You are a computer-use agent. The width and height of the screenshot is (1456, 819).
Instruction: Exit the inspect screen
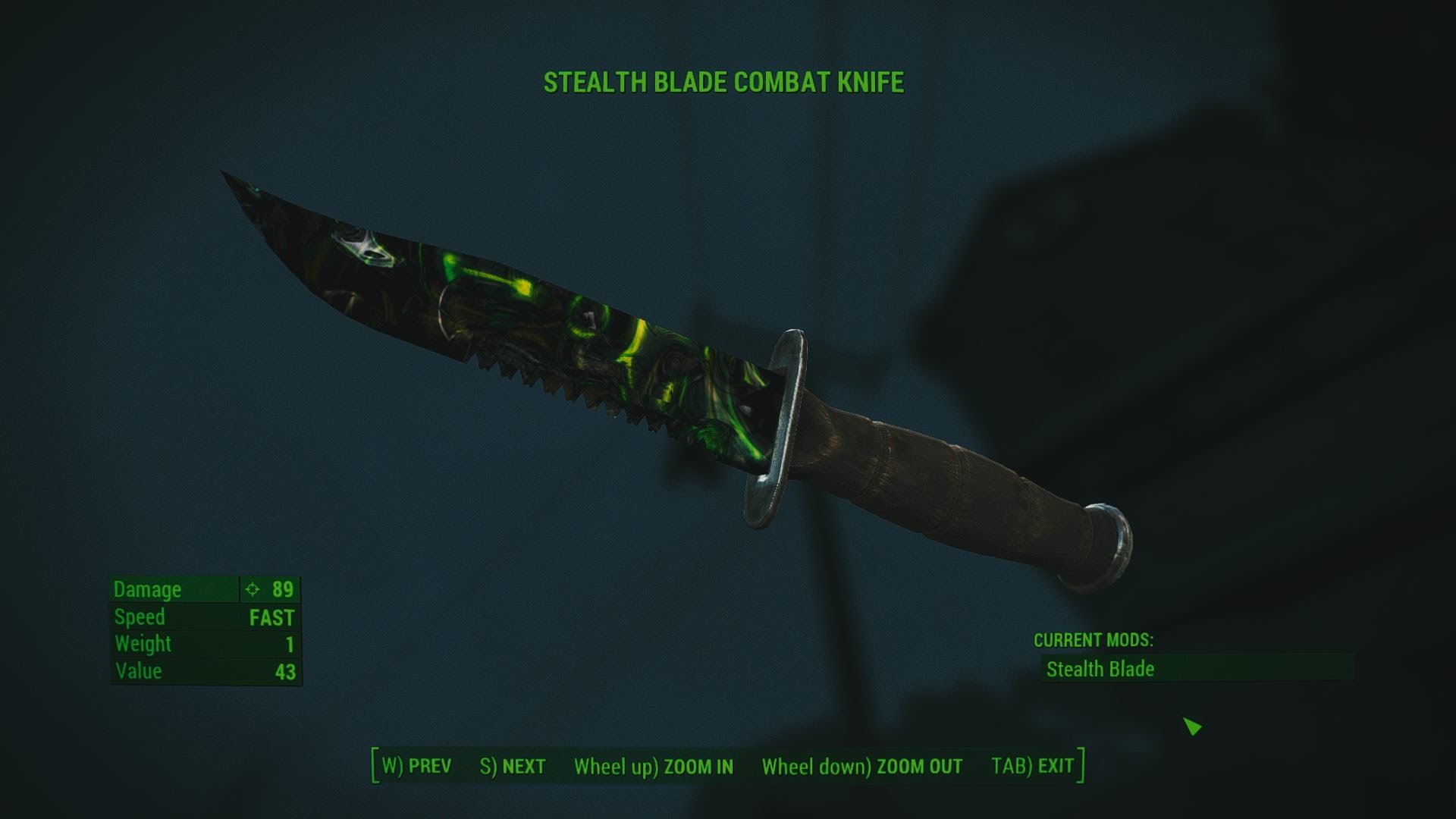[1033, 766]
